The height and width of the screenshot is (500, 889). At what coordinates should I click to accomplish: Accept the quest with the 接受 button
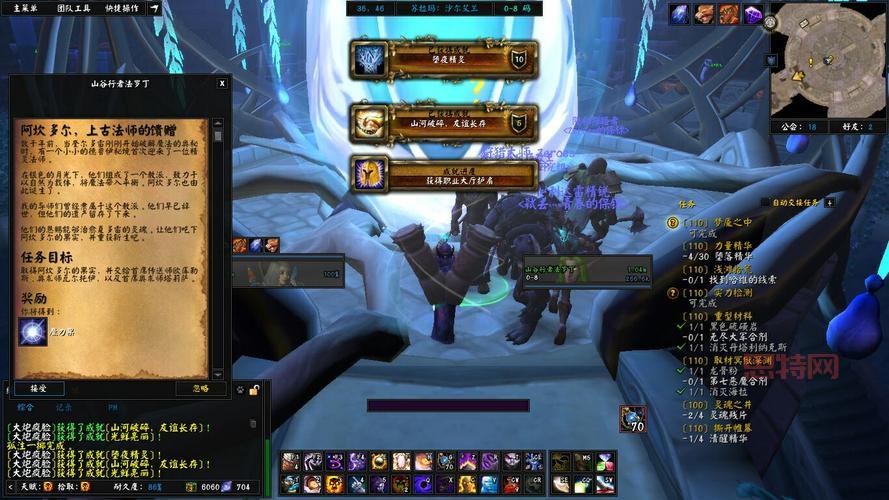tap(38, 387)
